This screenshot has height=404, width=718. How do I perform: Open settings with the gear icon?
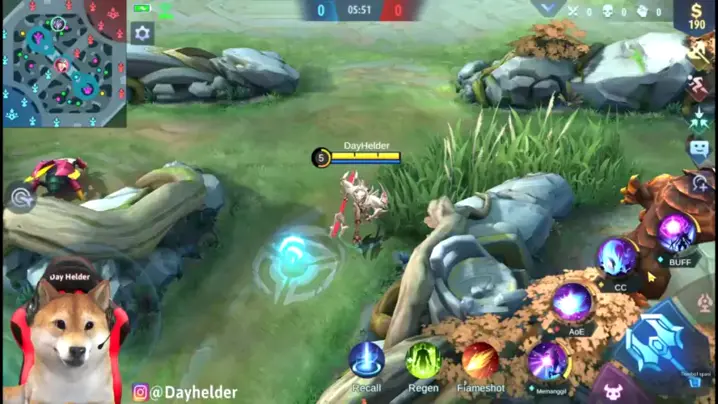pyautogui.click(x=142, y=34)
